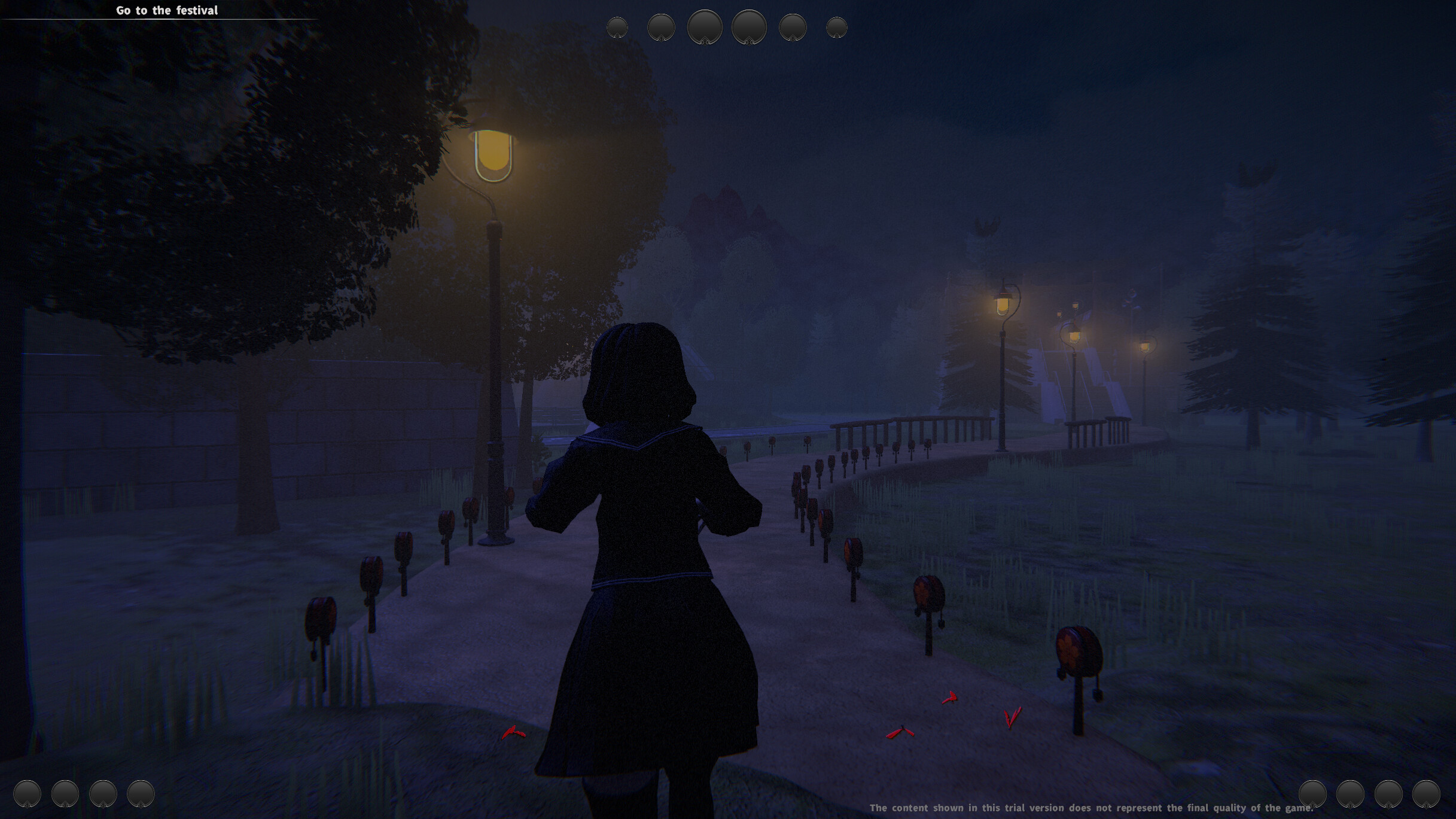The image size is (1456, 819).
Task: Select the third, larger orb slot at top center
Action: pyautogui.click(x=704, y=27)
